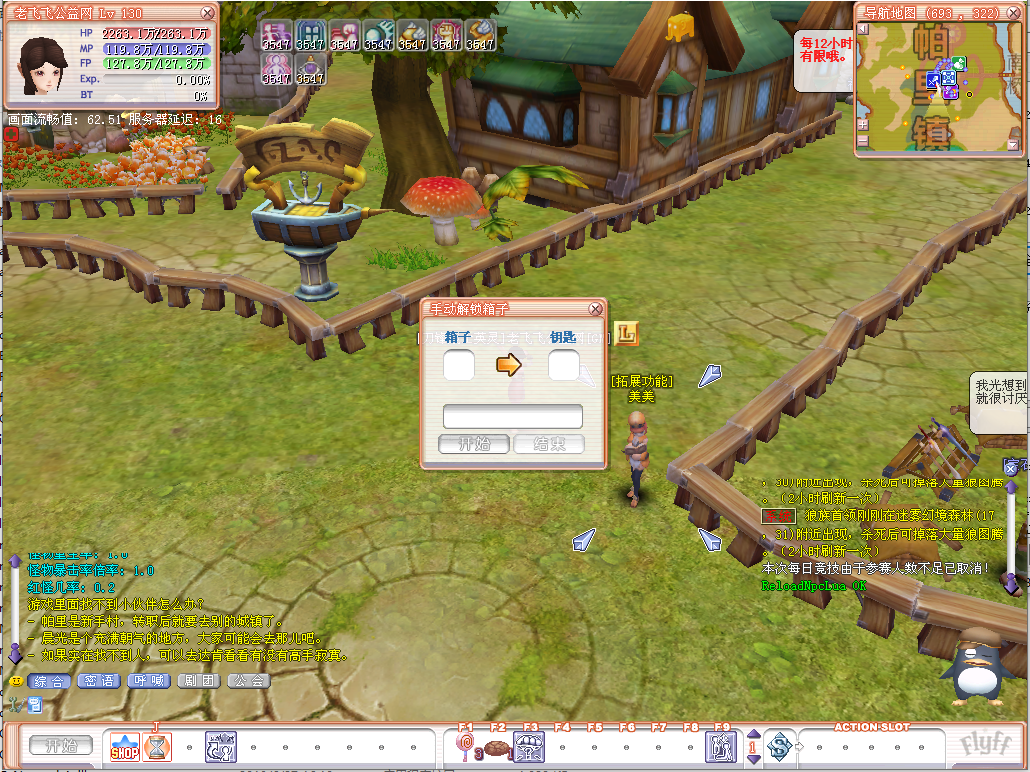Image resolution: width=1030 pixels, height=772 pixels.
Task: Select the empty 钥匙 slot
Action: coord(563,366)
